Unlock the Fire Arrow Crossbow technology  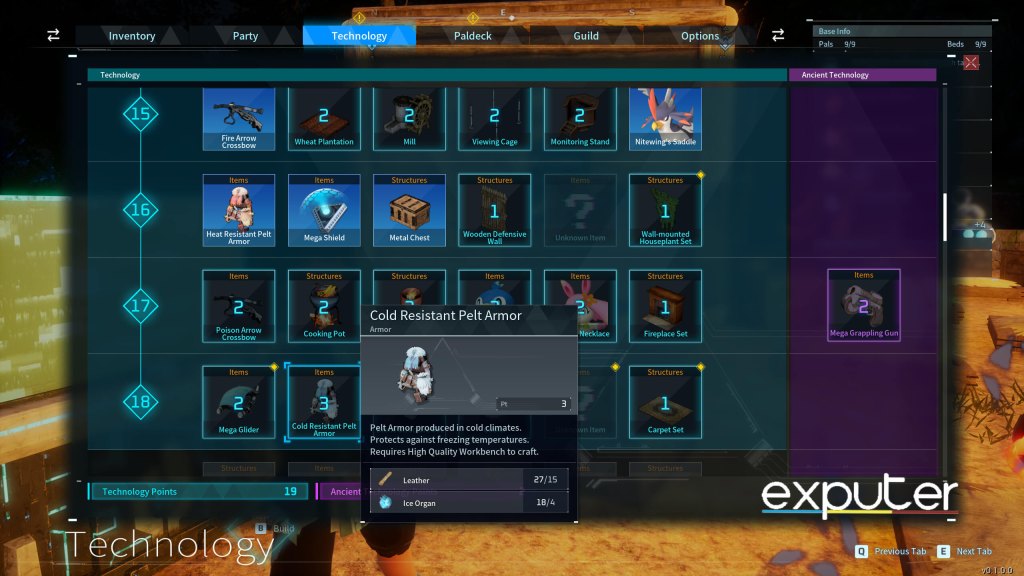[x=238, y=118]
